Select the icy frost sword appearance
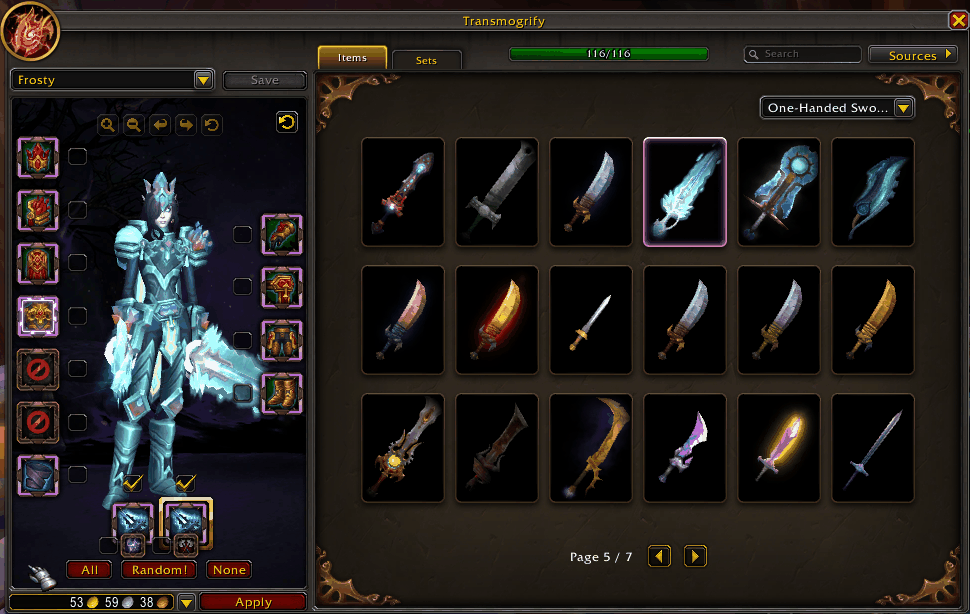 [685, 191]
